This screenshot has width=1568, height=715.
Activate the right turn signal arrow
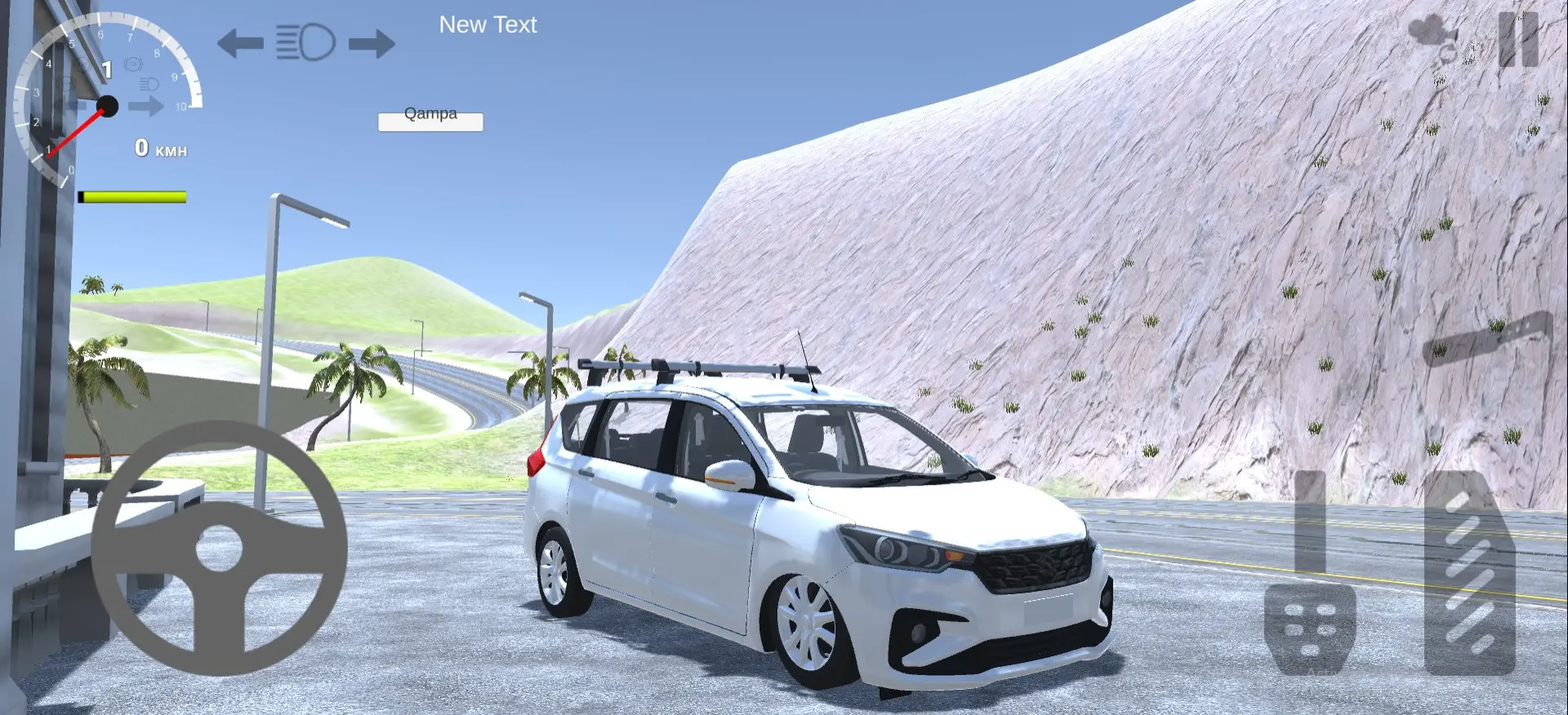[372, 42]
